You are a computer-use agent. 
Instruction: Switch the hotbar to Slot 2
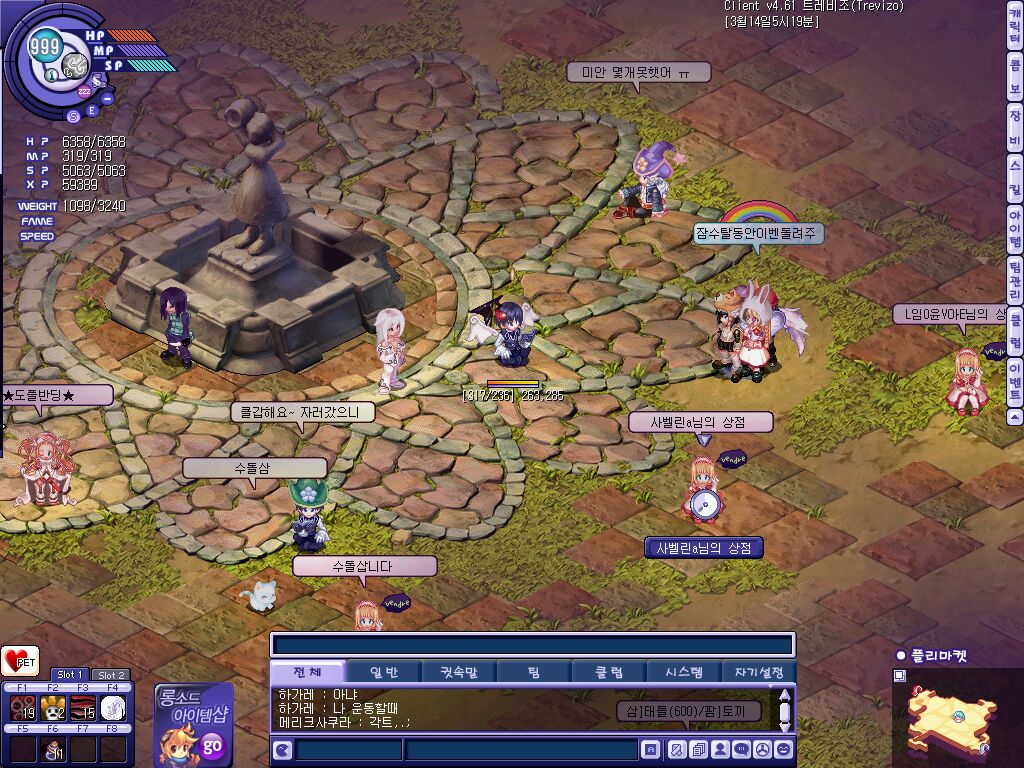pos(111,675)
